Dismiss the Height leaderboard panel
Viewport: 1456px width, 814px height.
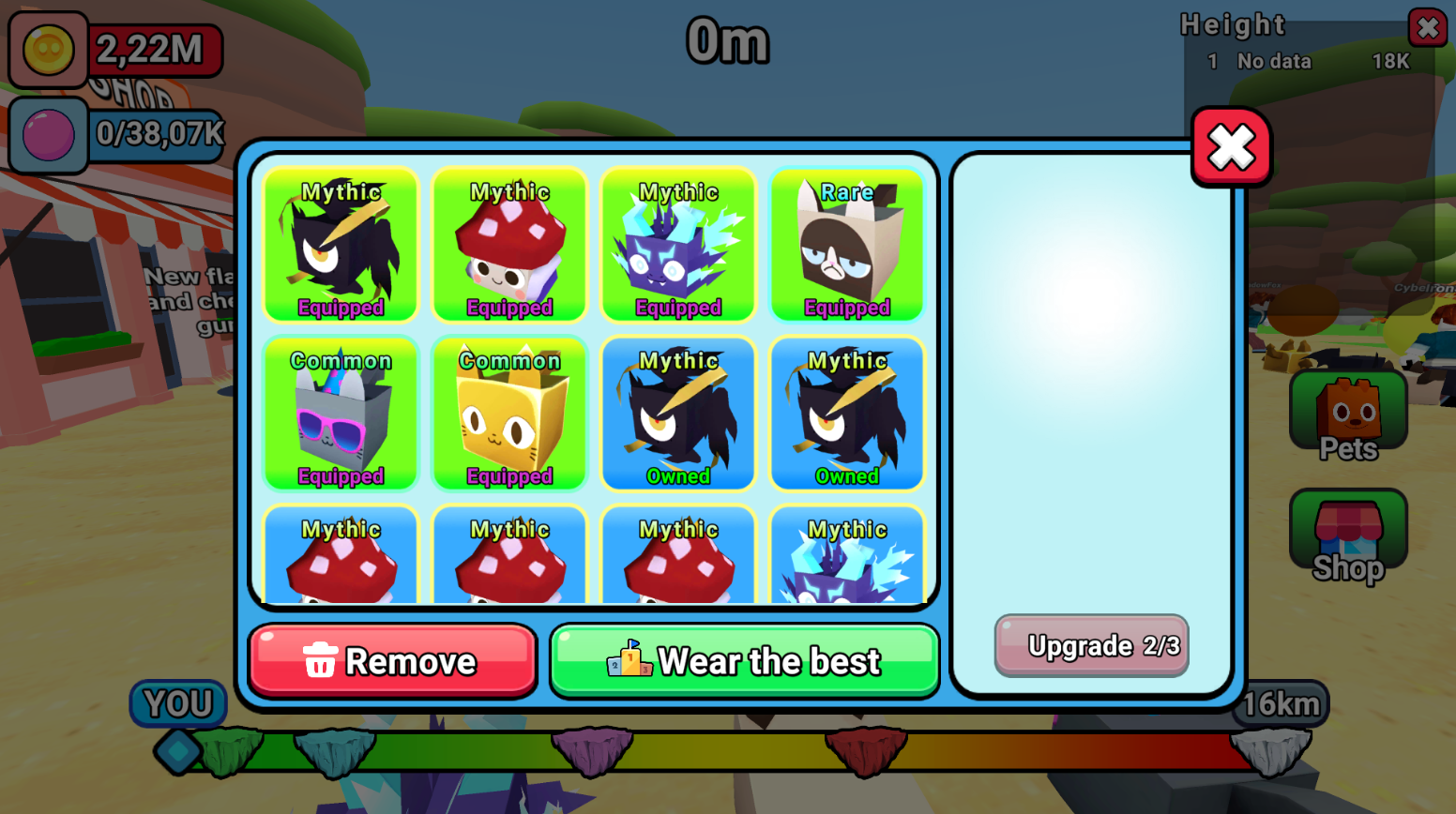click(x=1428, y=27)
